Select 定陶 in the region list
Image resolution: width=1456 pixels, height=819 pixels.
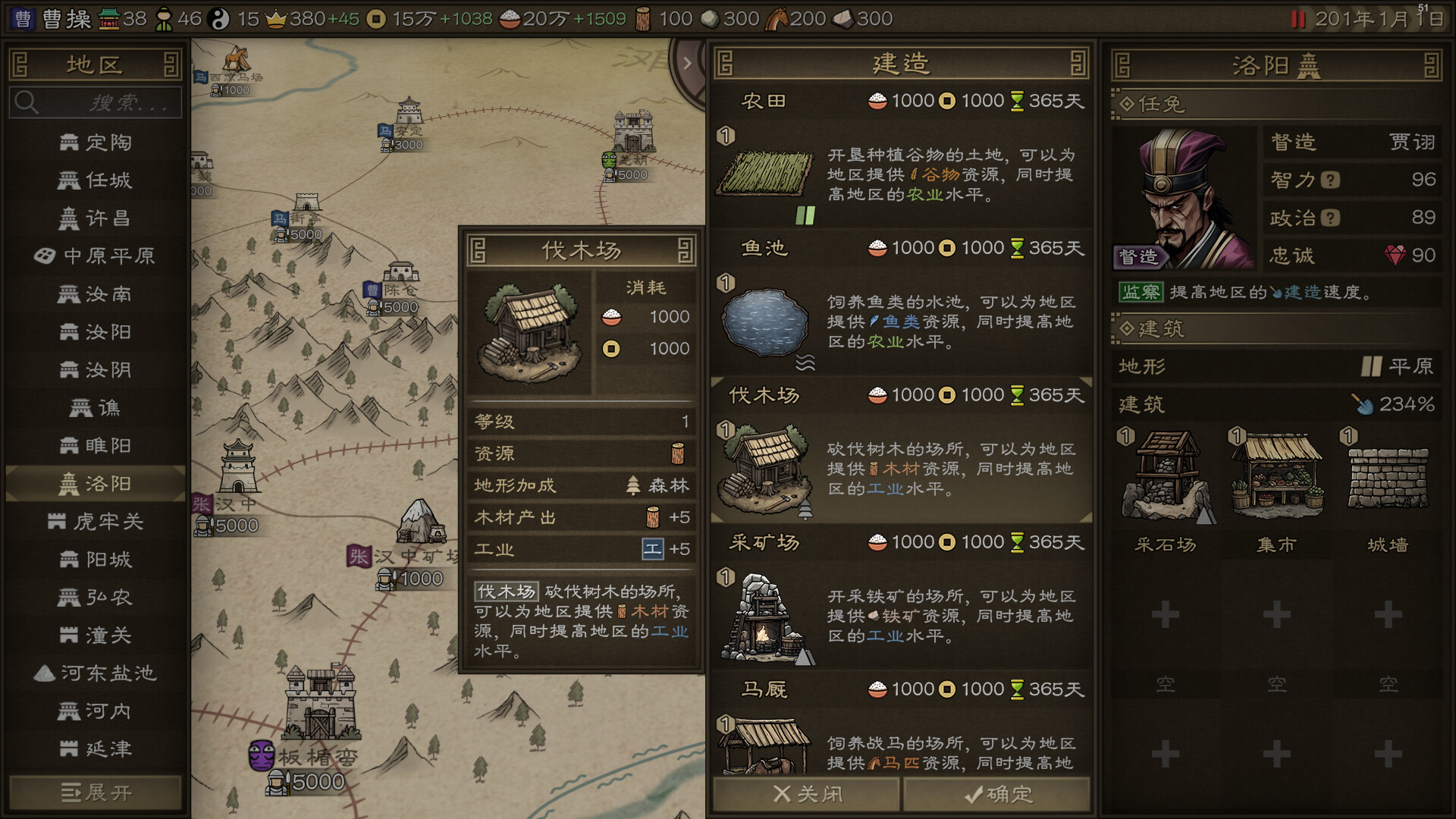[x=96, y=143]
